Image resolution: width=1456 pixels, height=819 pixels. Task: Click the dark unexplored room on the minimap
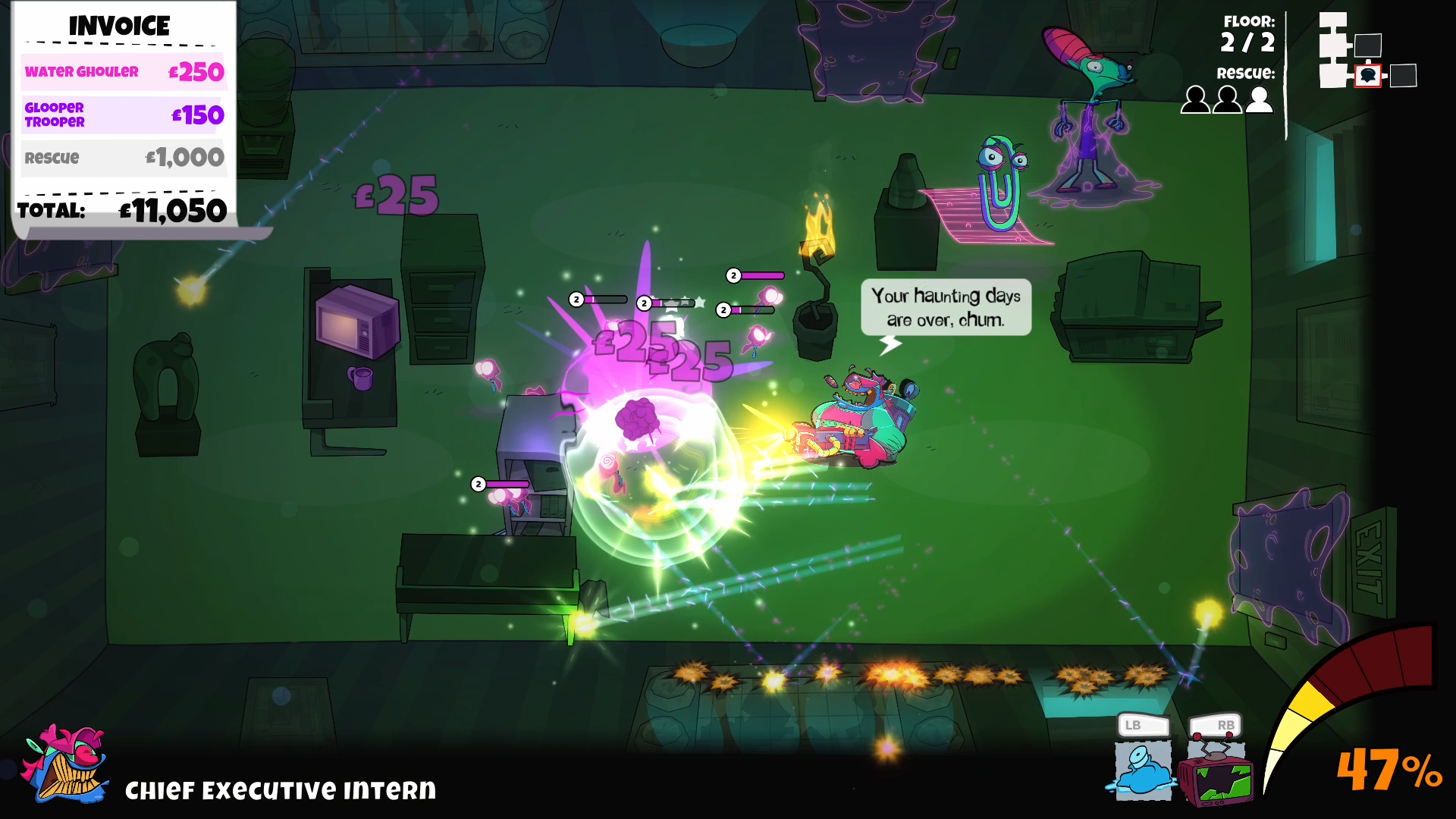coord(1403,77)
